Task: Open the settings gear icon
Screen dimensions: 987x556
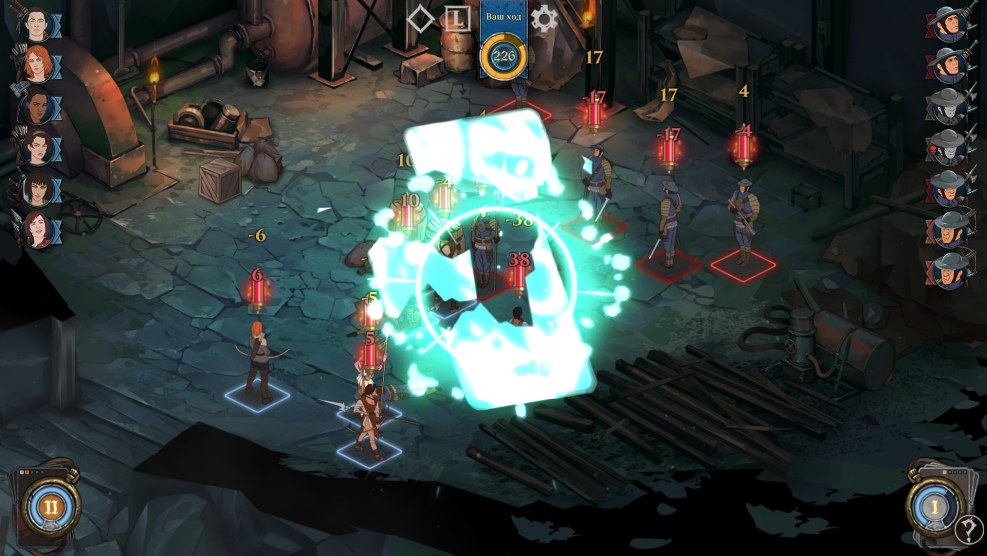Action: (544, 18)
